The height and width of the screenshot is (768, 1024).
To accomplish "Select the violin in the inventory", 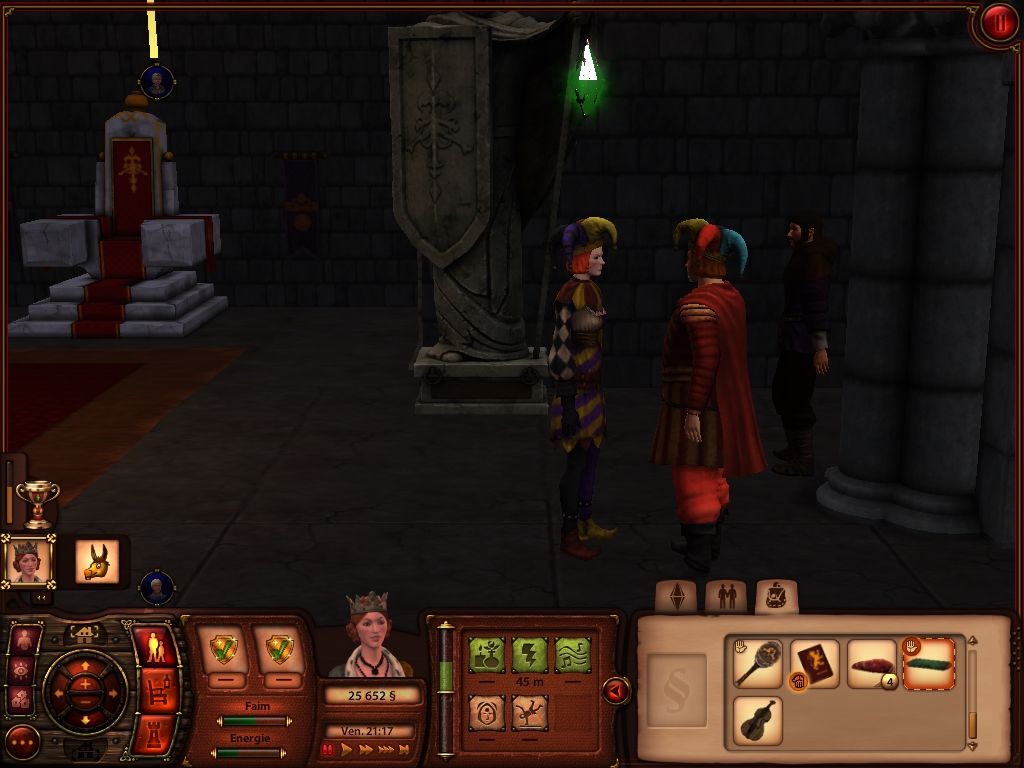I will 757,720.
